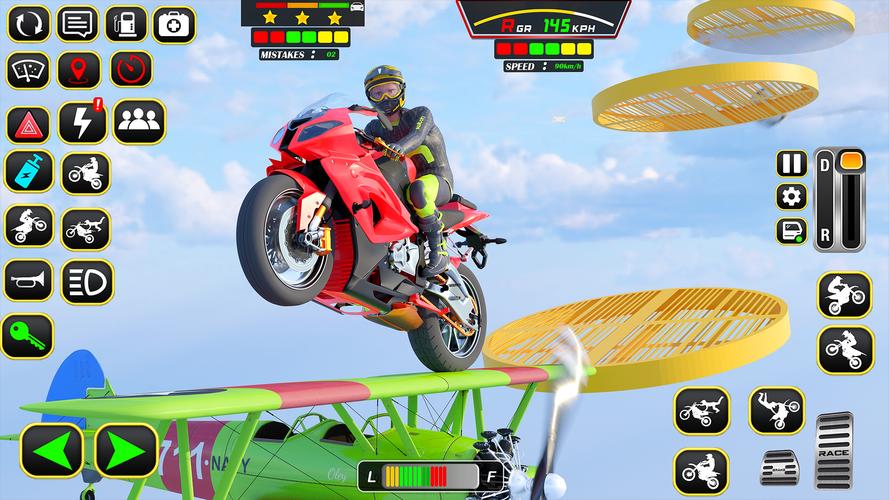Open the red map pin location

point(78,70)
